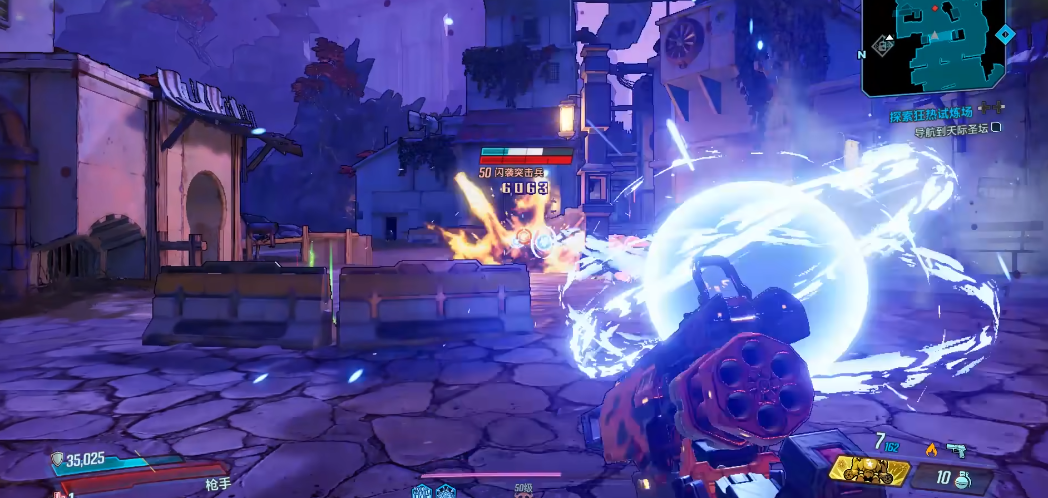The image size is (1048, 498).
Task: Select the 探索狂热试炼场 mission tracker title
Action: click(931, 114)
